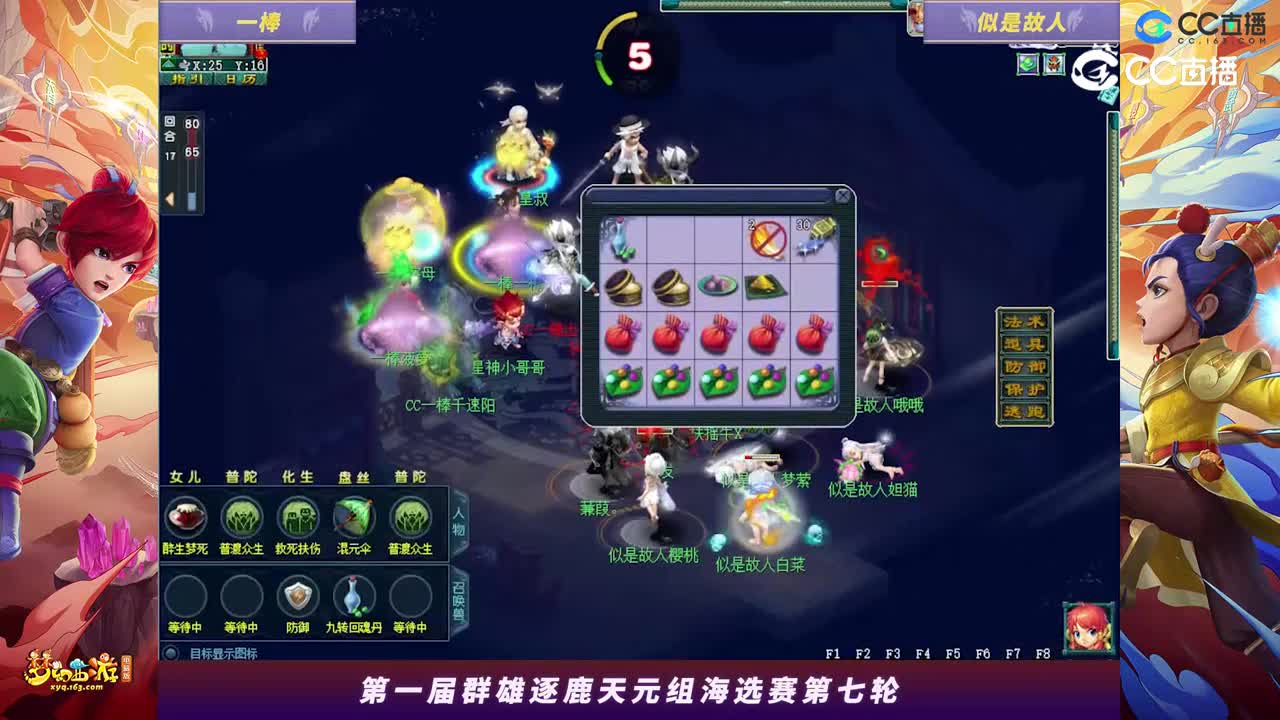
Task: Open the 法术 spells menu
Action: (x=1022, y=320)
